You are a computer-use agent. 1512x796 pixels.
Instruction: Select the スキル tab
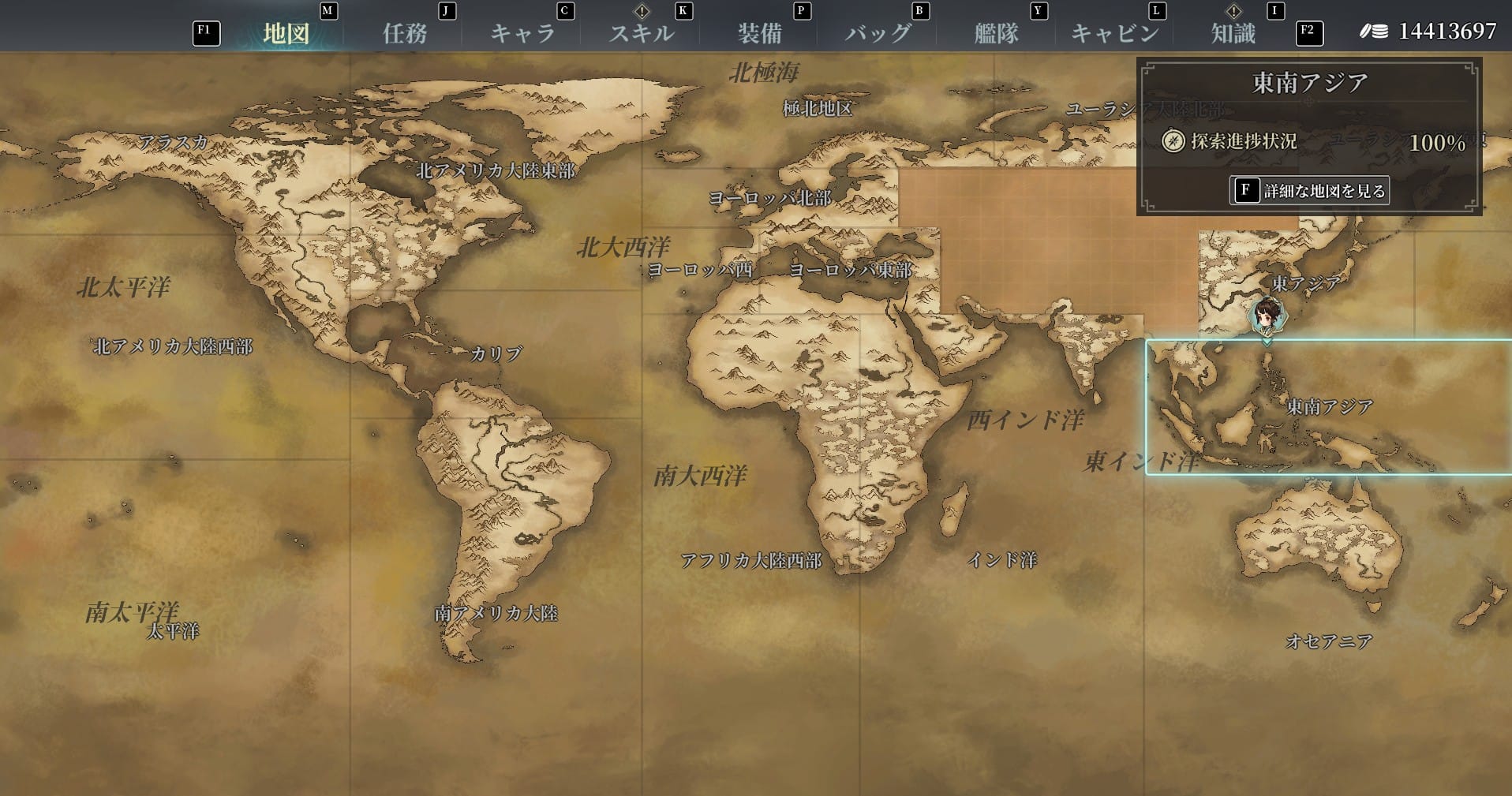click(x=641, y=33)
